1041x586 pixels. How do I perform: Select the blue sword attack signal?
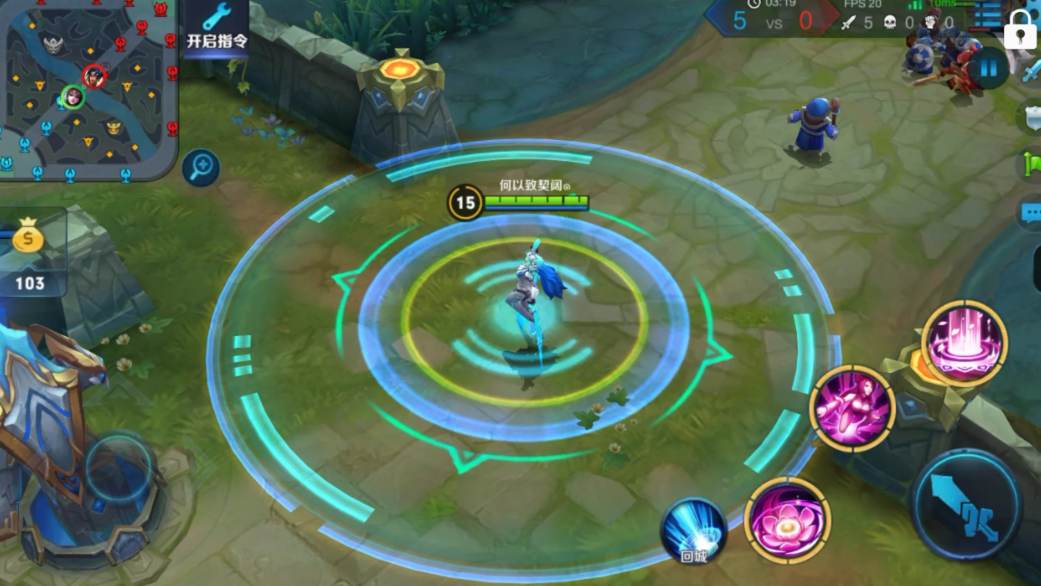pyautogui.click(x=1031, y=70)
